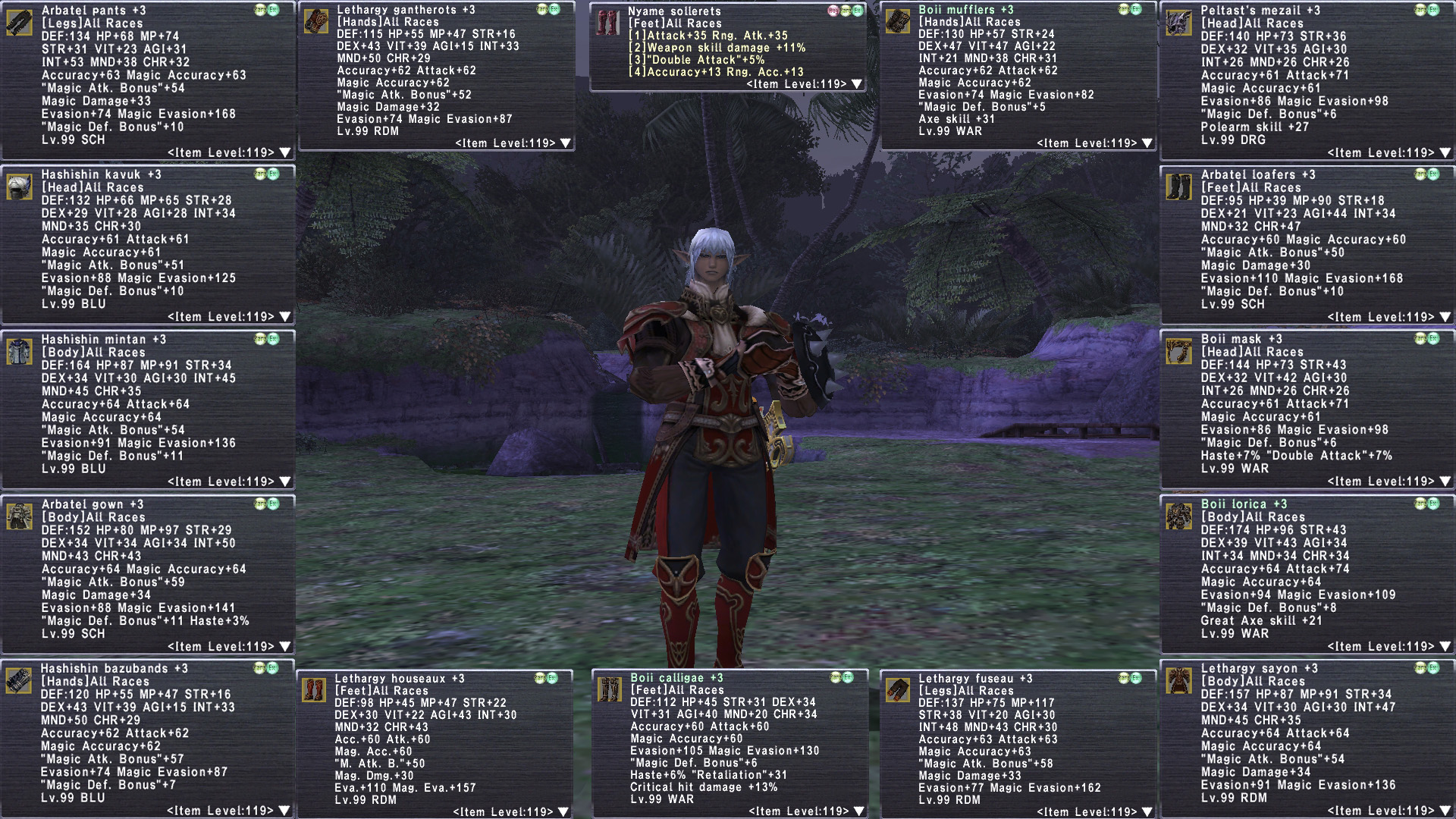Viewport: 1456px width, 819px height.
Task: Expand the Arbatel pants +3 Item Level arrow
Action: point(285,152)
